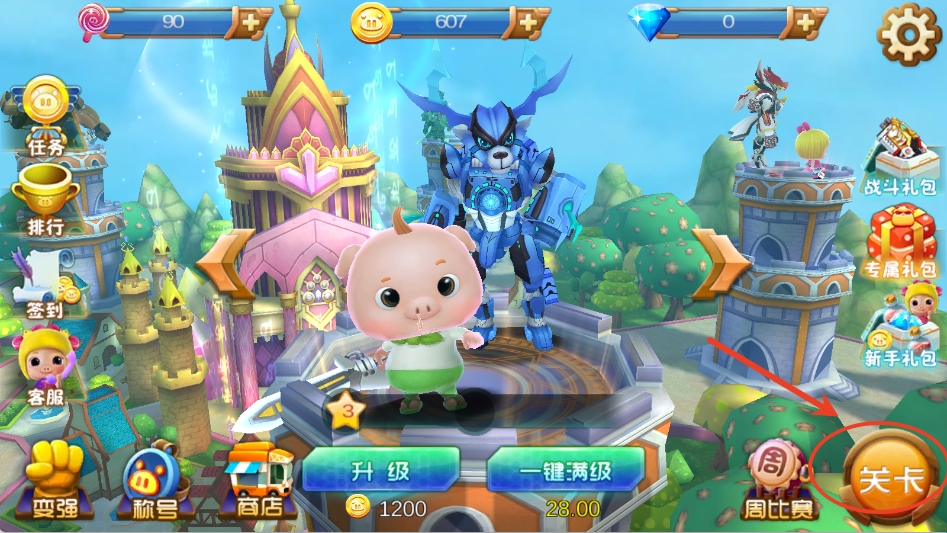This screenshot has width=947, height=533.
Task: Add diamonds using the plus button
Action: tap(804, 21)
